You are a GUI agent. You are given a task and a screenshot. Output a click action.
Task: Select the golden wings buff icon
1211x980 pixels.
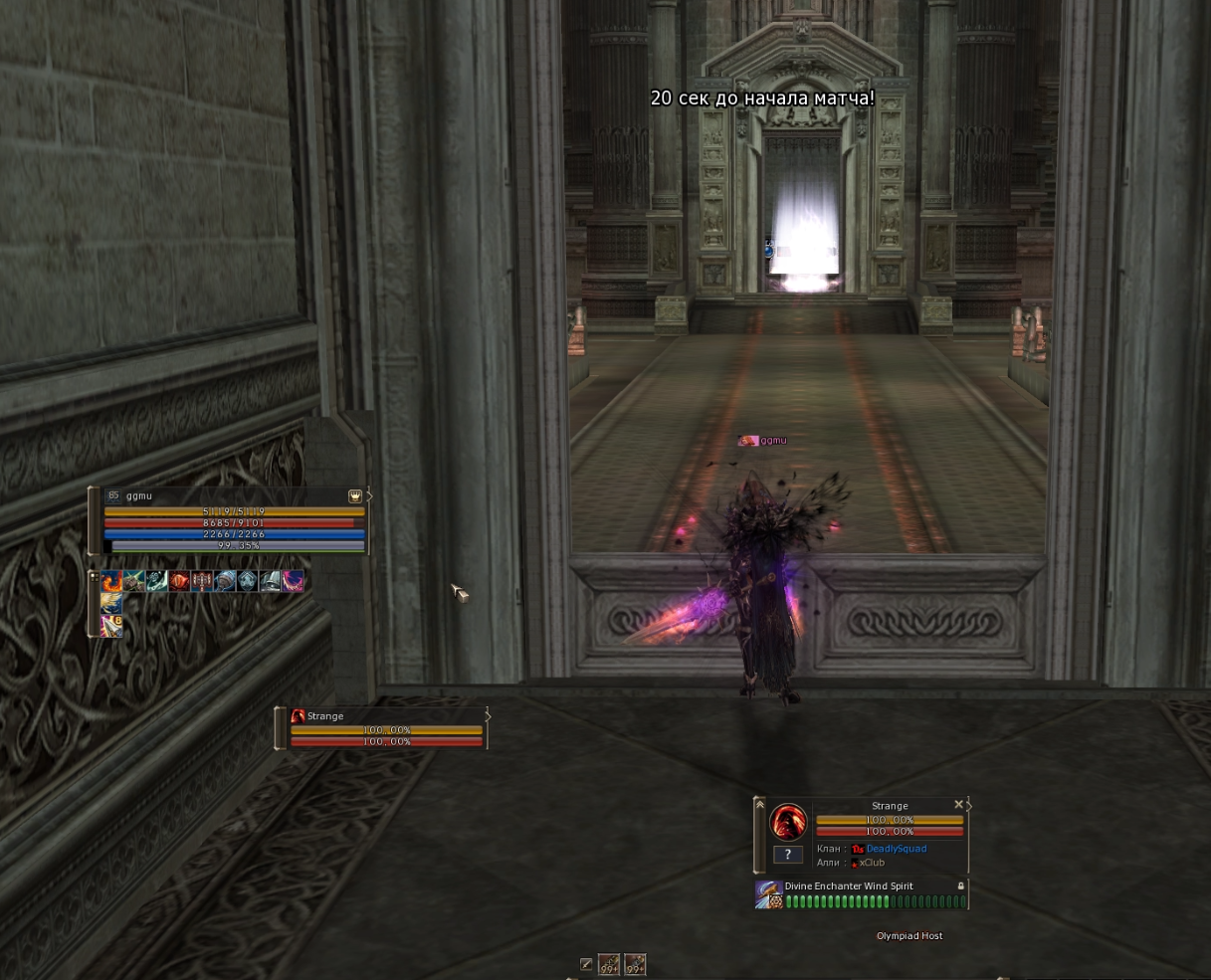(111, 603)
